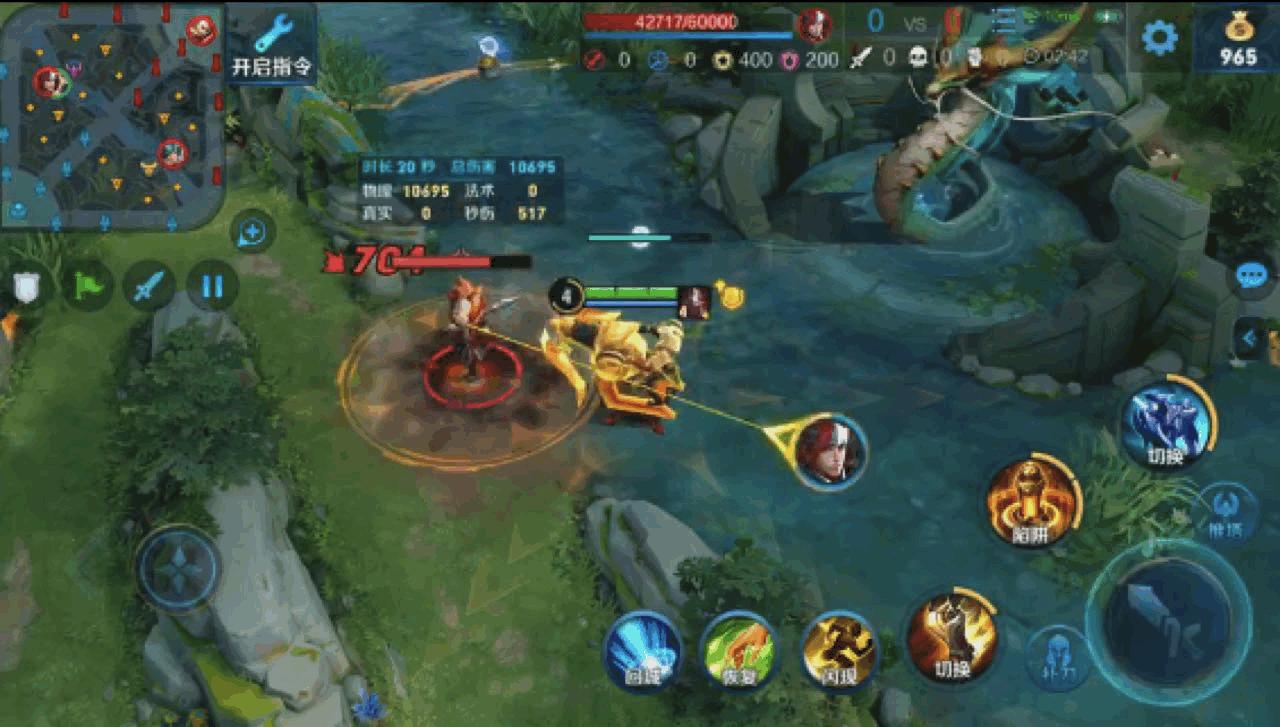The image size is (1280, 727).
Task: Use the golden 切换 switch skill
Action: point(951,636)
